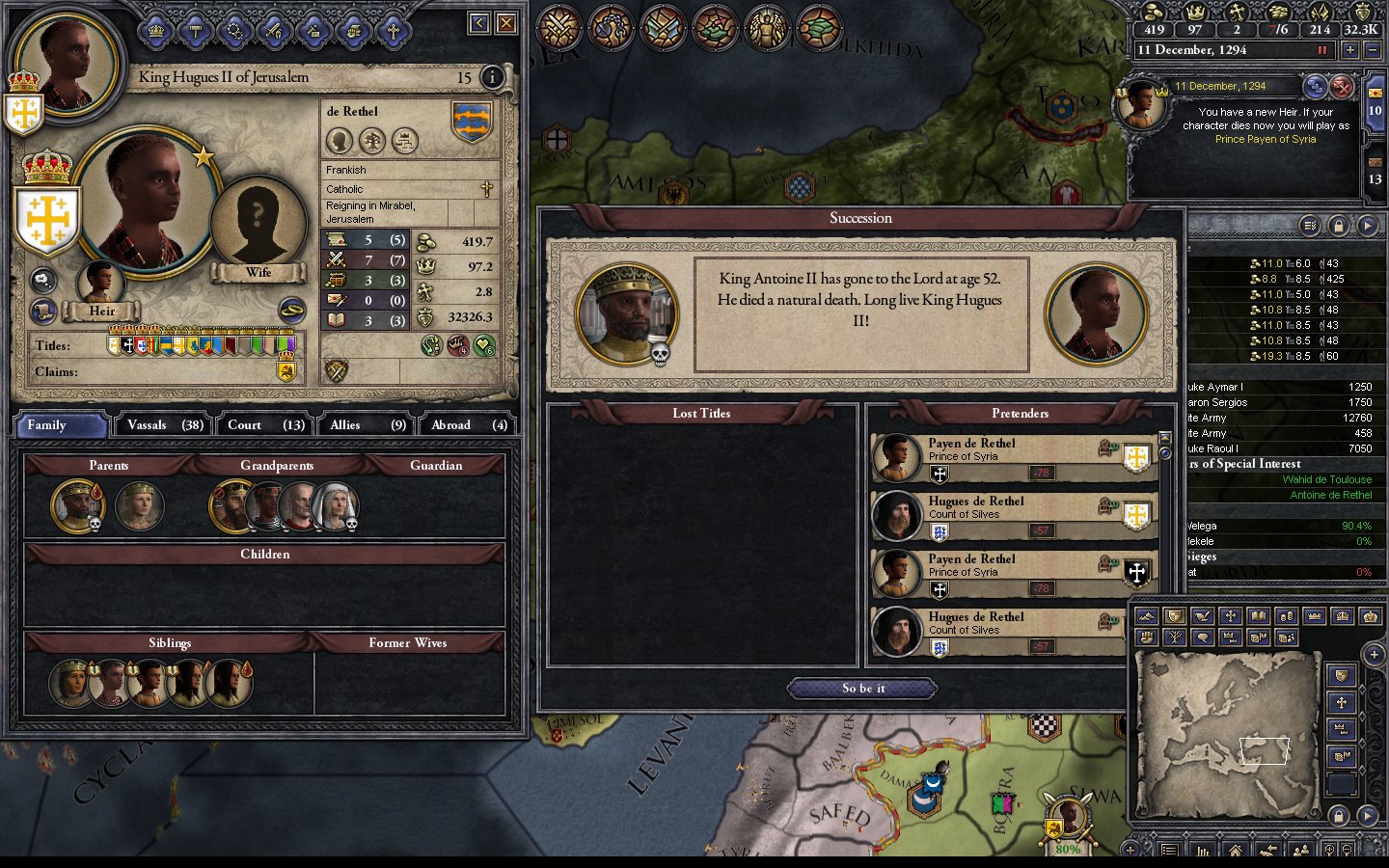Select Antoine de Rethel in special interest list
This screenshot has height=868, width=1389.
pyautogui.click(x=1330, y=495)
